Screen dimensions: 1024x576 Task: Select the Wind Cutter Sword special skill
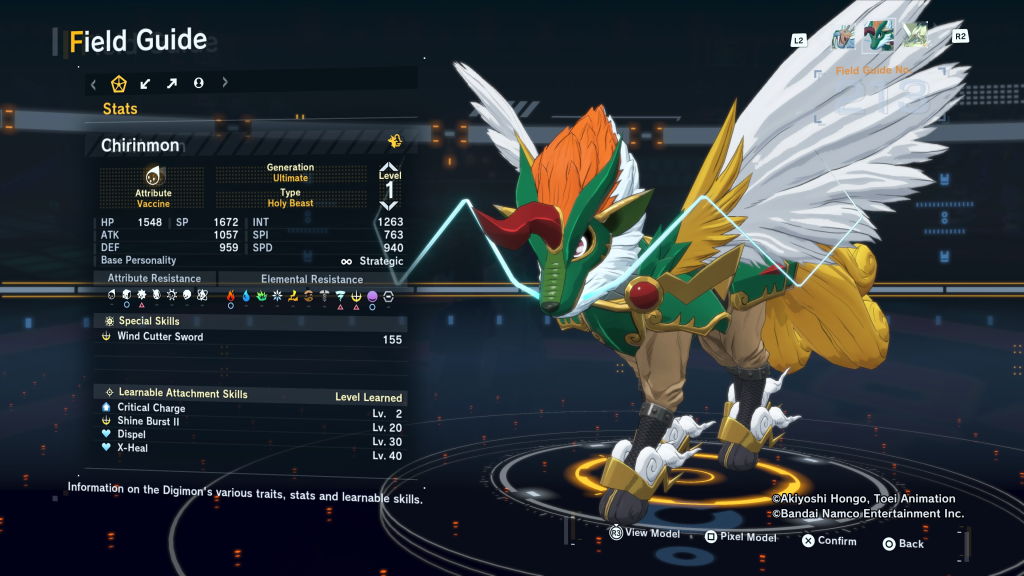pyautogui.click(x=160, y=337)
